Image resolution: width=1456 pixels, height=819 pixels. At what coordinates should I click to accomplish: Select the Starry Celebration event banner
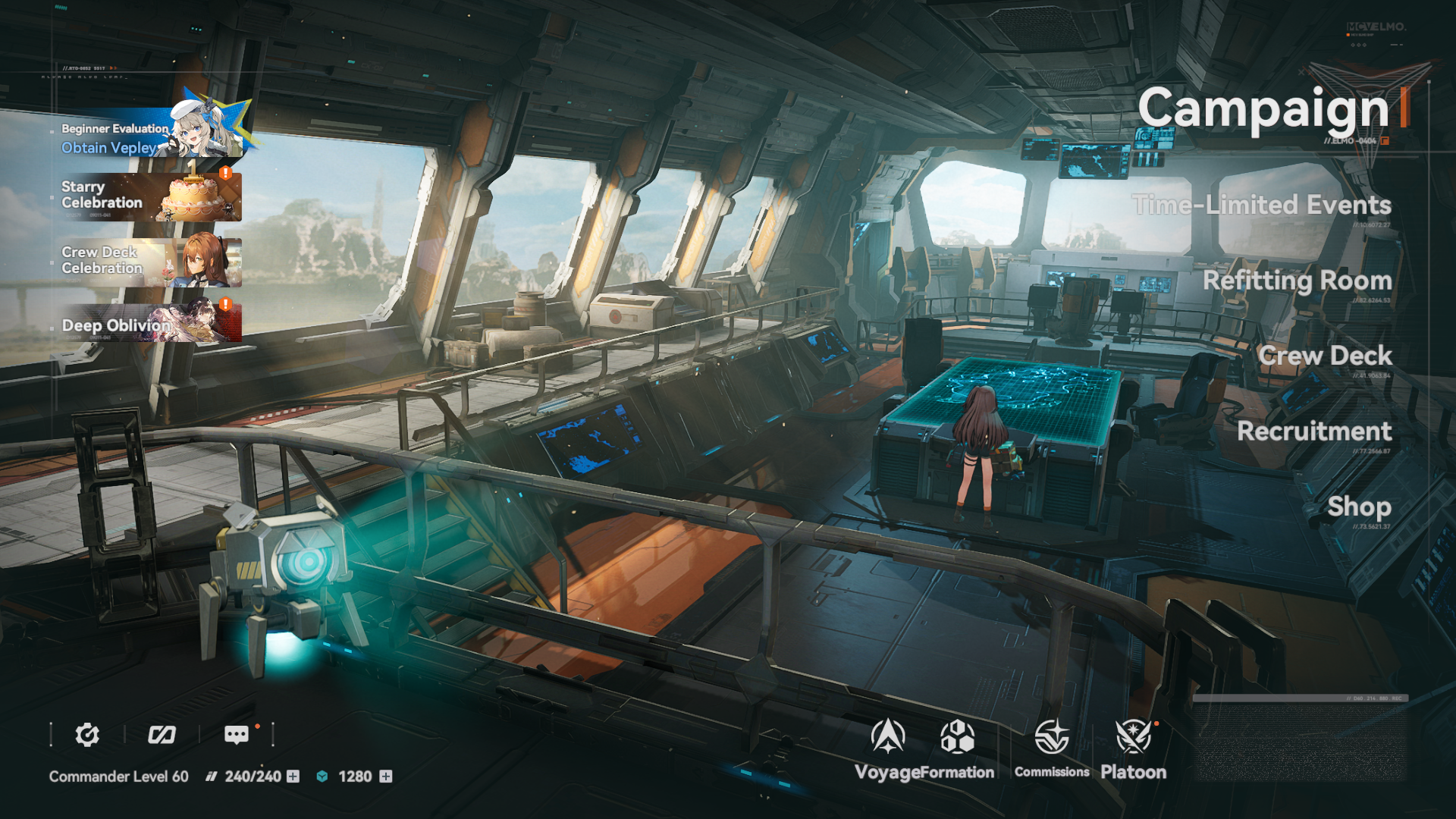point(150,196)
